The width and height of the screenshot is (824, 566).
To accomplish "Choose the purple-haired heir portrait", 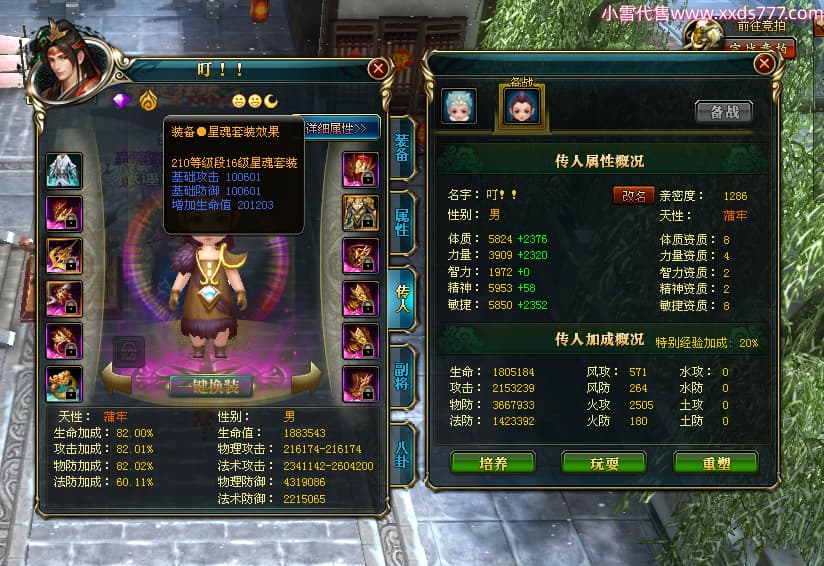I will (x=521, y=105).
